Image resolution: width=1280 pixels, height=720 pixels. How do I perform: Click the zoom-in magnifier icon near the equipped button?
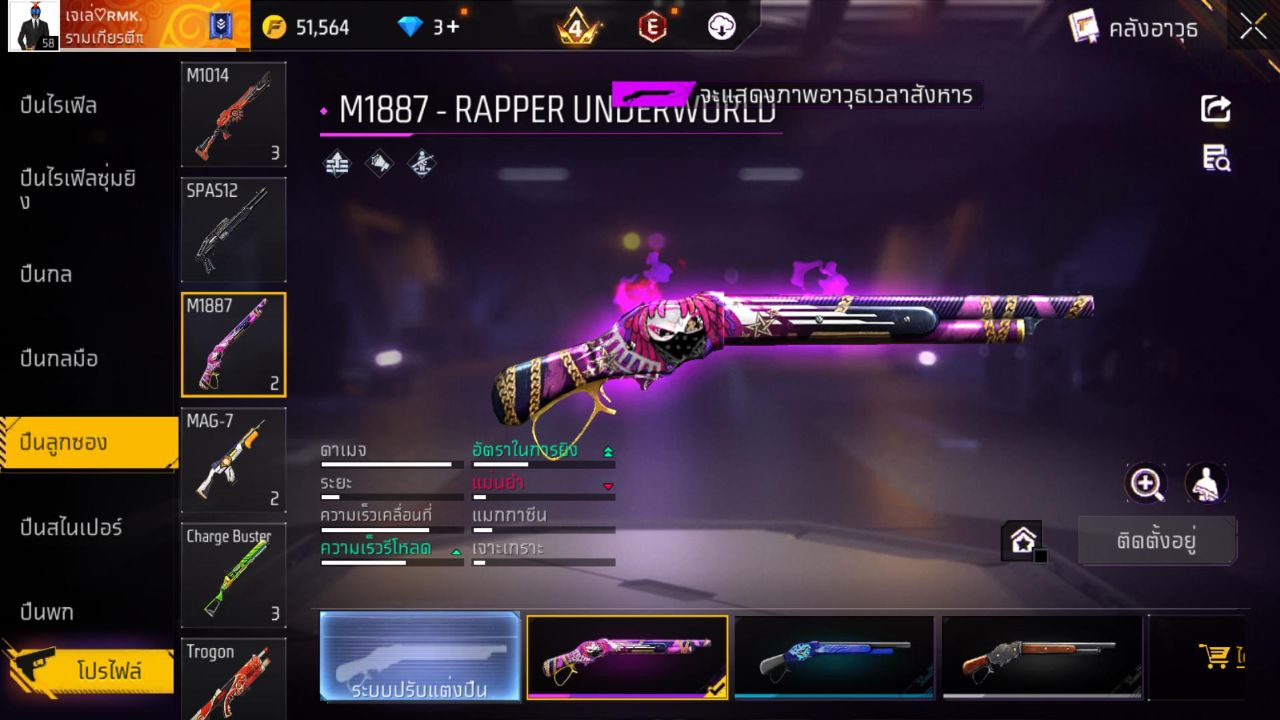tap(1146, 484)
